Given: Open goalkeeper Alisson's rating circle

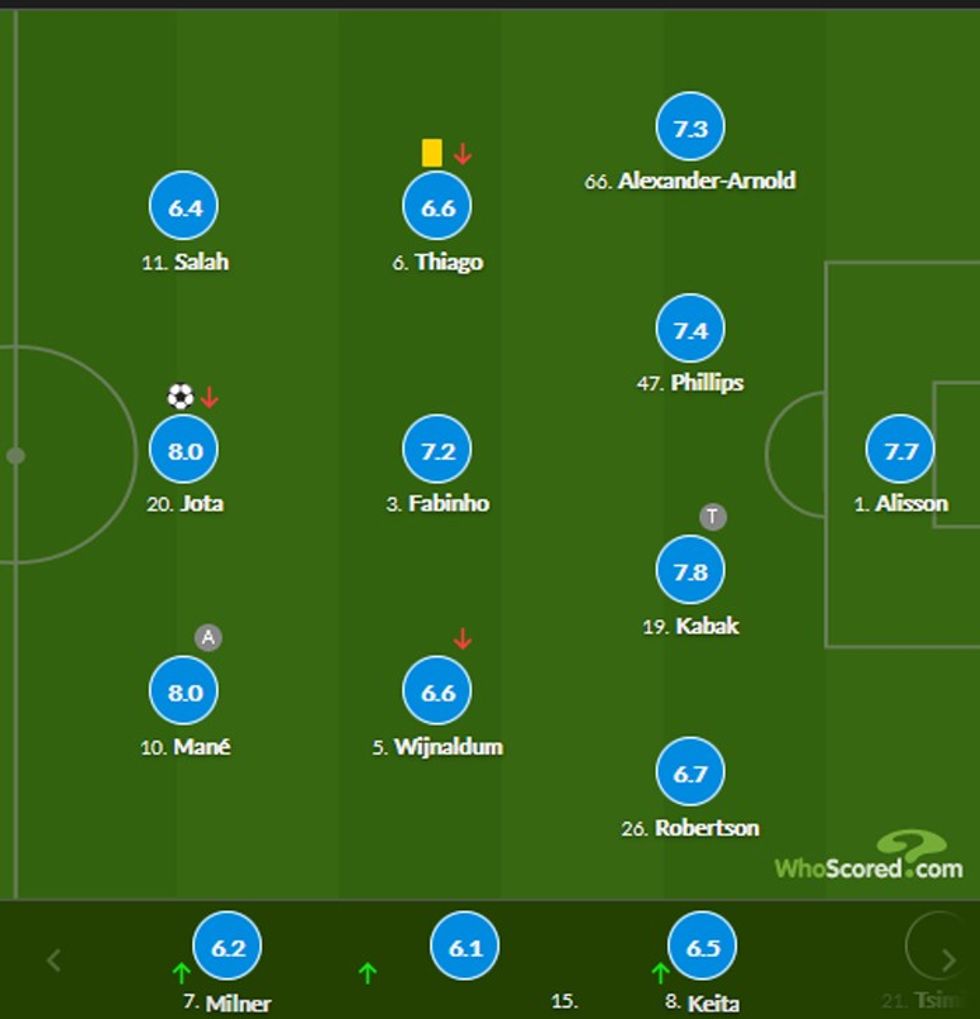Looking at the screenshot, I should 900,451.
